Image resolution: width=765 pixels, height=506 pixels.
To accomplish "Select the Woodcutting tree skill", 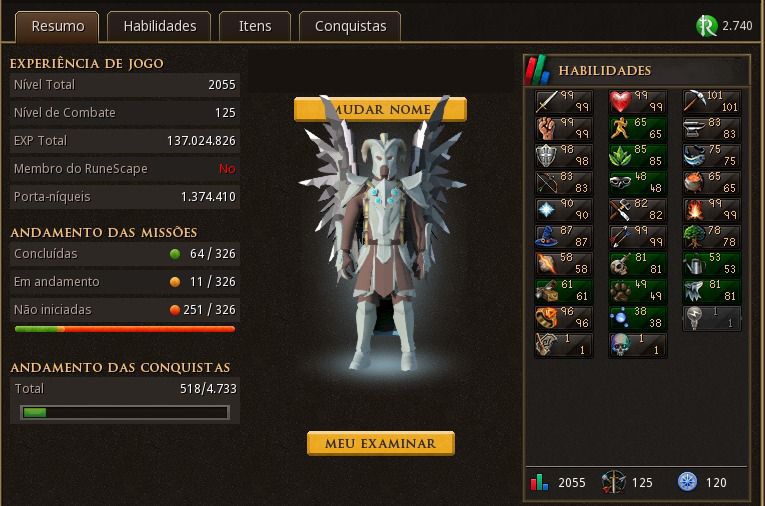I will 711,237.
